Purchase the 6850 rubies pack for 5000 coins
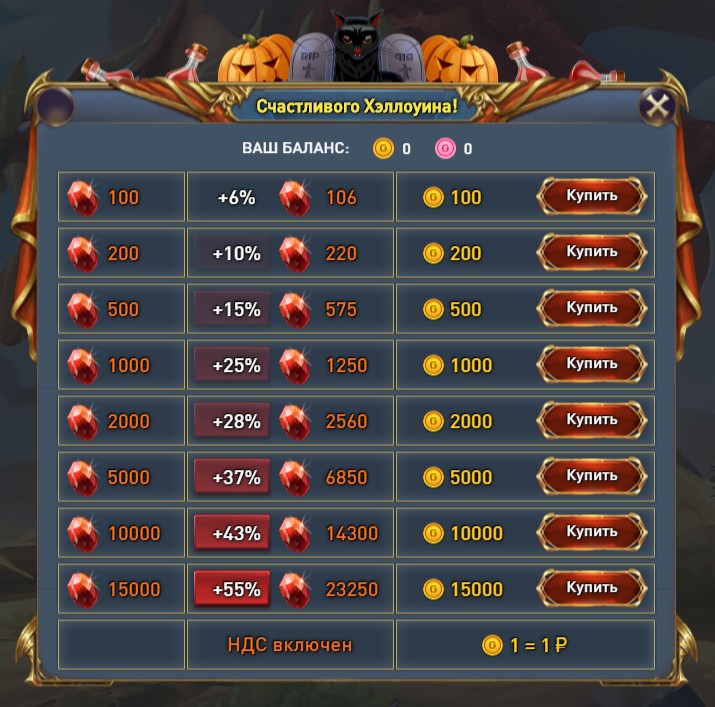715x707 pixels. tap(592, 477)
